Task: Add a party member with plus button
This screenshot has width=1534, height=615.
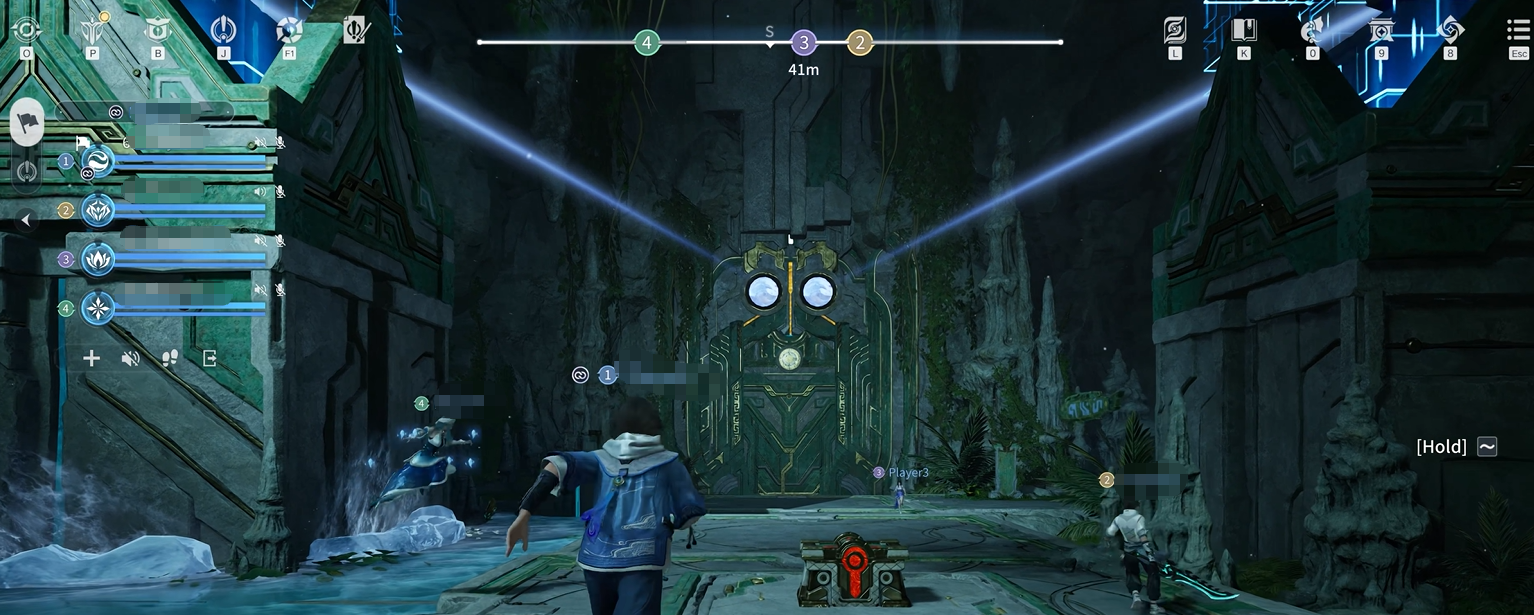Action: coord(91,358)
